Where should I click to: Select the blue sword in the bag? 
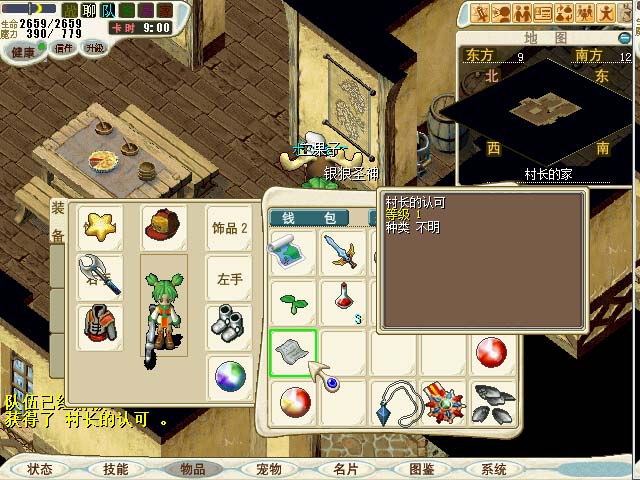345,251
